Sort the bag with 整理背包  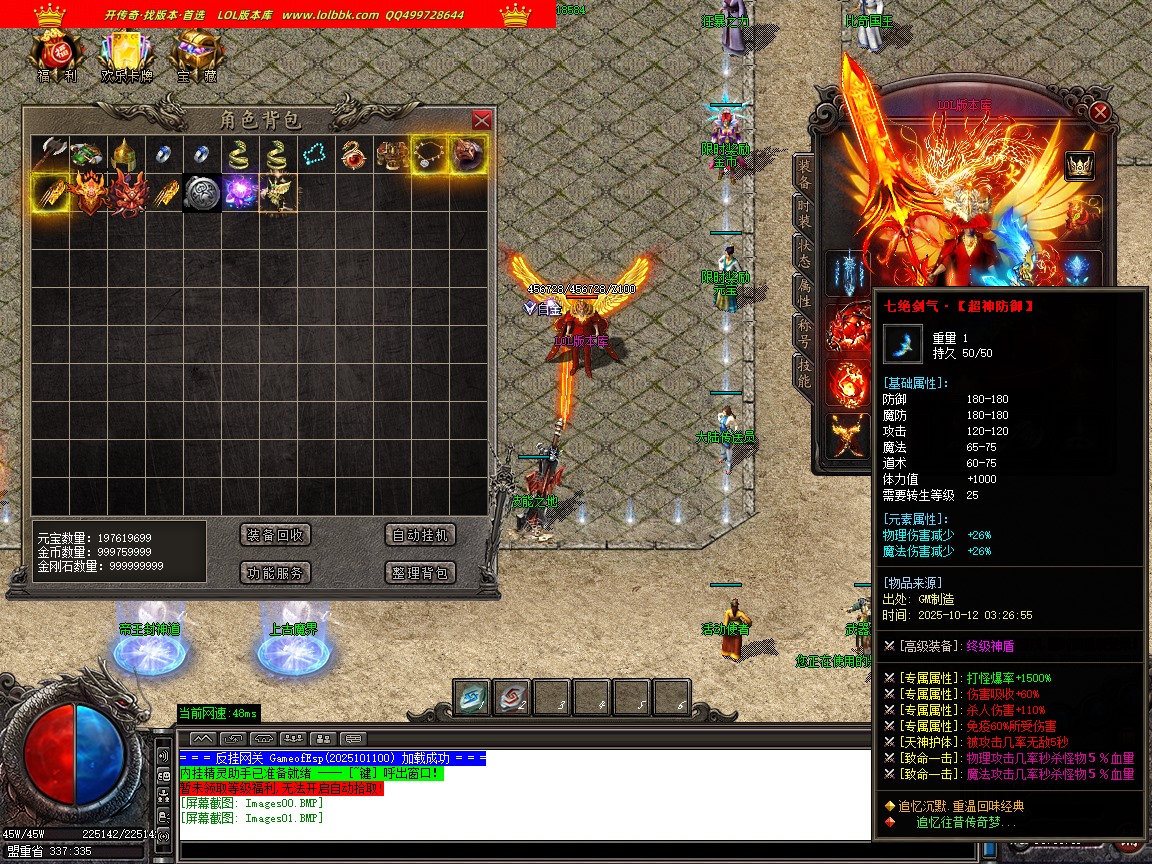point(421,573)
